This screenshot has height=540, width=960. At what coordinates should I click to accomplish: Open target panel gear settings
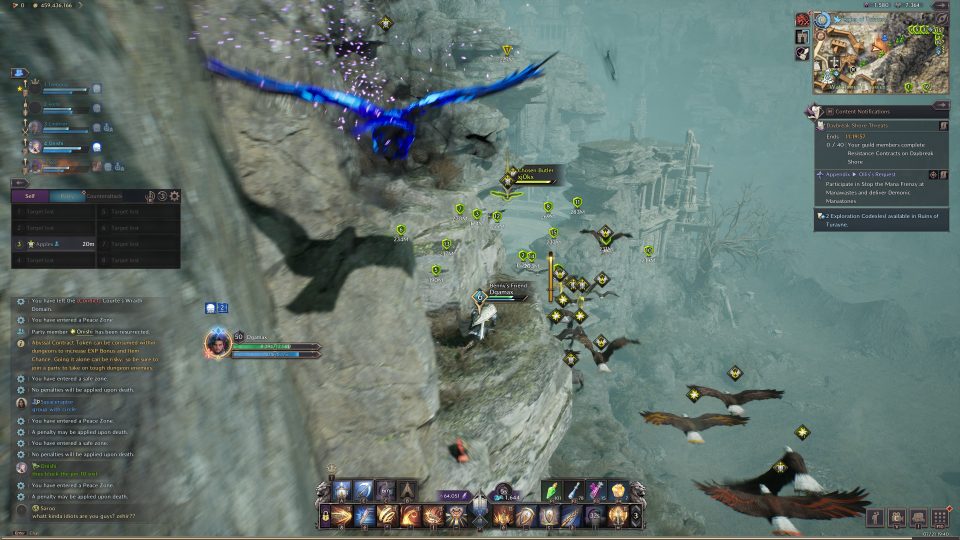click(175, 197)
